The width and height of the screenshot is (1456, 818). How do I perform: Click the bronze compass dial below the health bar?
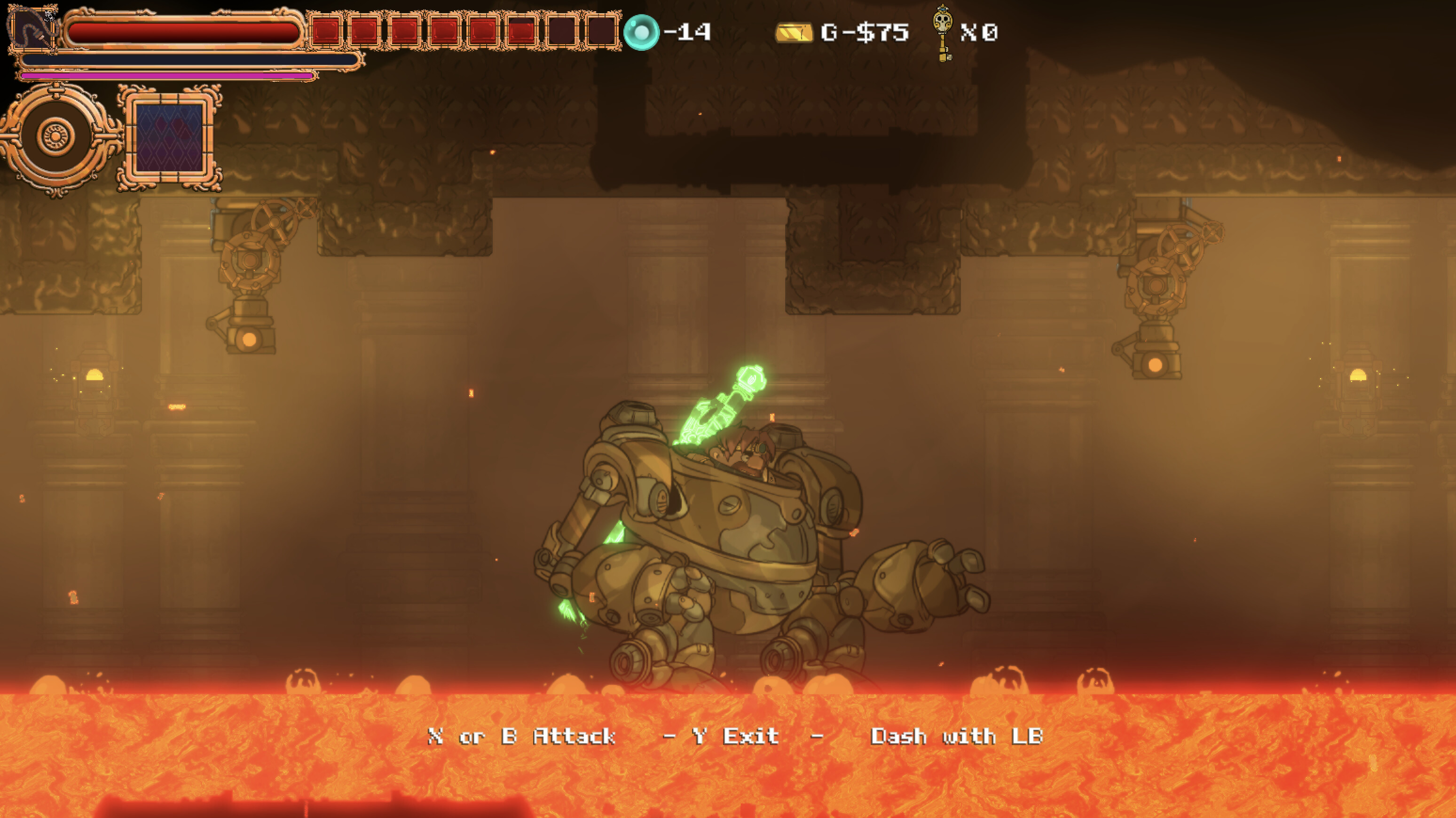coord(56,137)
